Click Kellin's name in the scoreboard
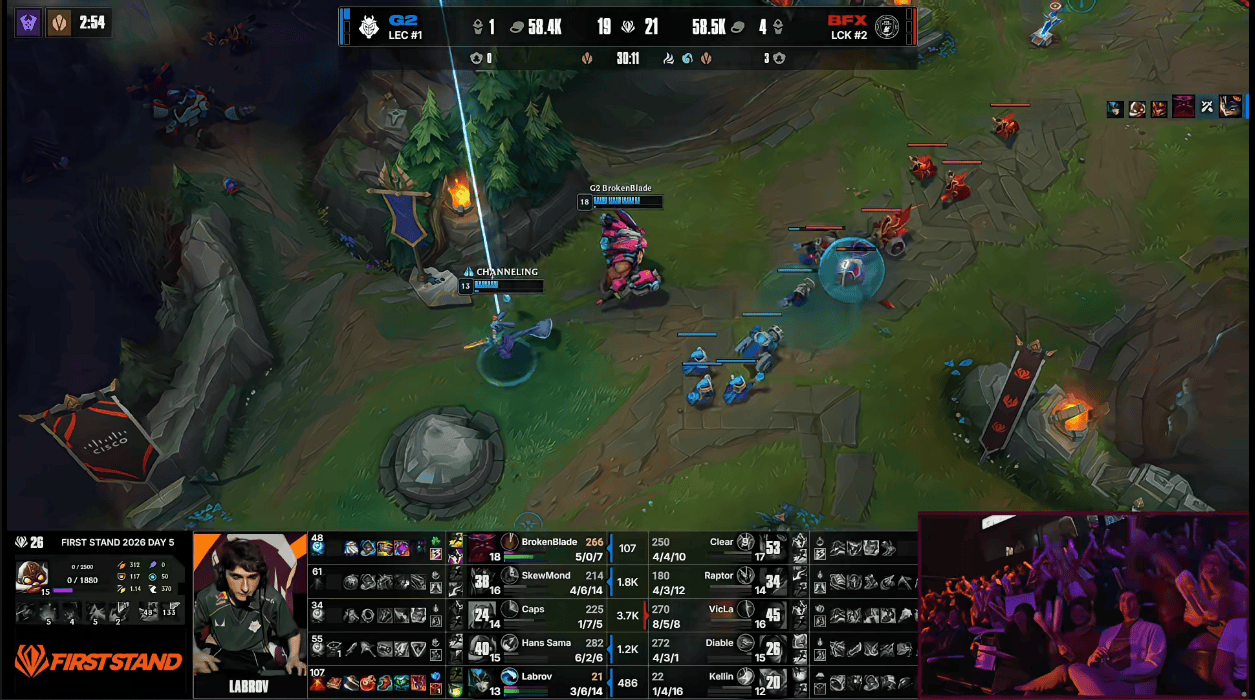This screenshot has width=1255, height=700. click(x=720, y=677)
